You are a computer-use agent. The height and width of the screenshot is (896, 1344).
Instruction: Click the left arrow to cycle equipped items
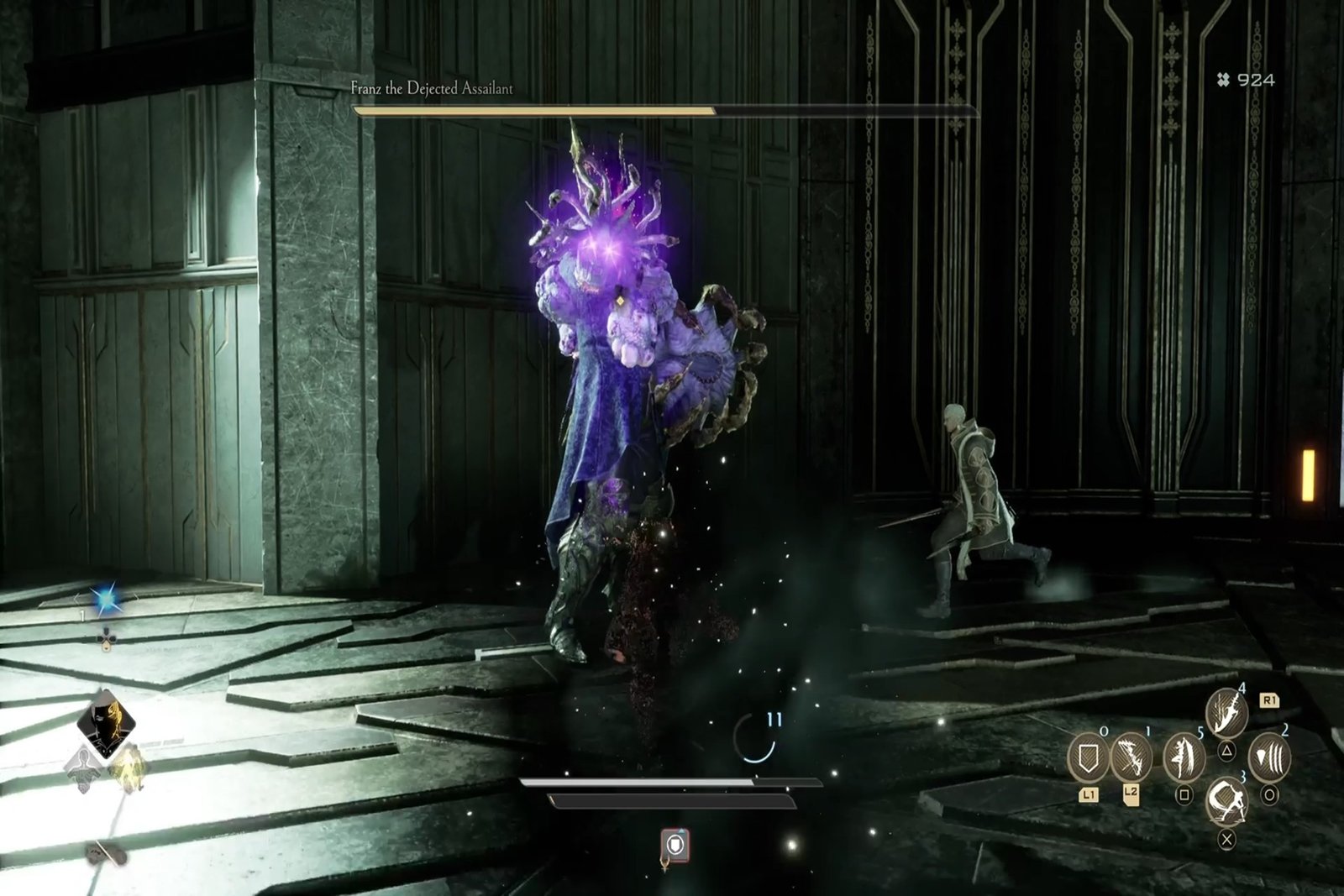coord(76,596)
